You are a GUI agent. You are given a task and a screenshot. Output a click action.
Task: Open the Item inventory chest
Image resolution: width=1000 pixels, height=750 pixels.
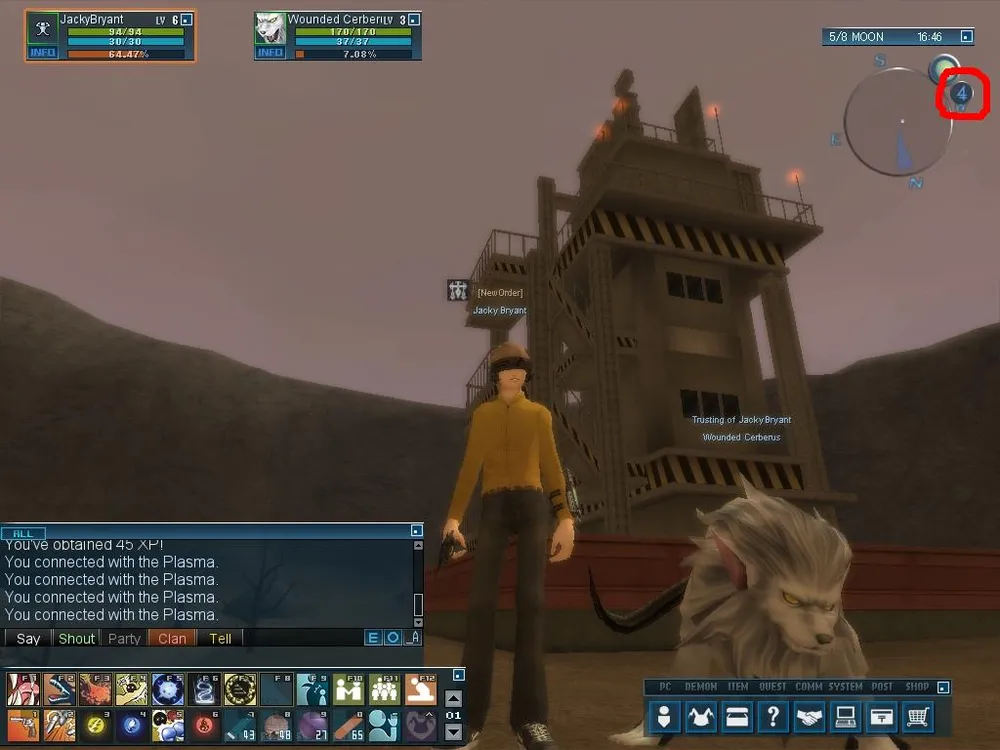(737, 716)
